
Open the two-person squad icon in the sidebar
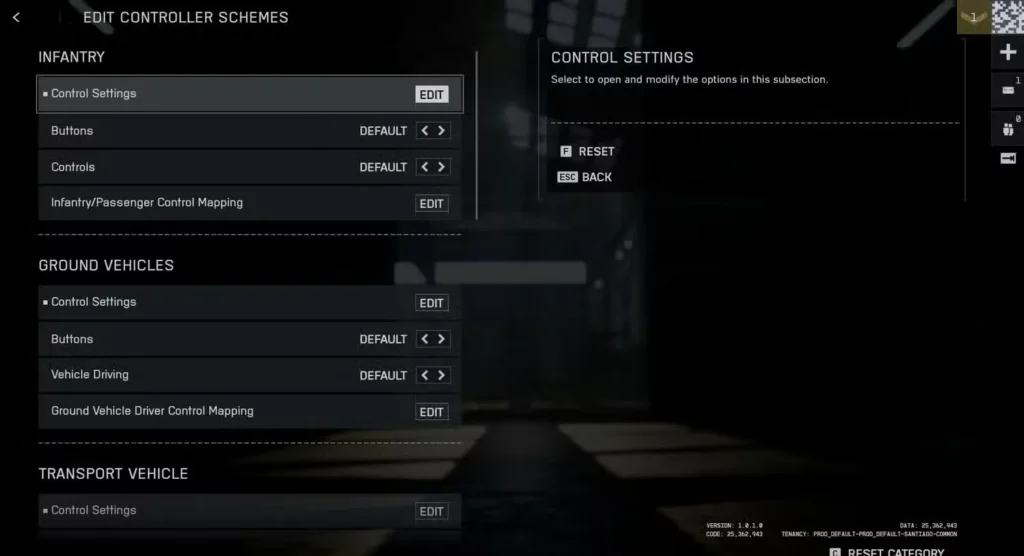[x=1007, y=128]
